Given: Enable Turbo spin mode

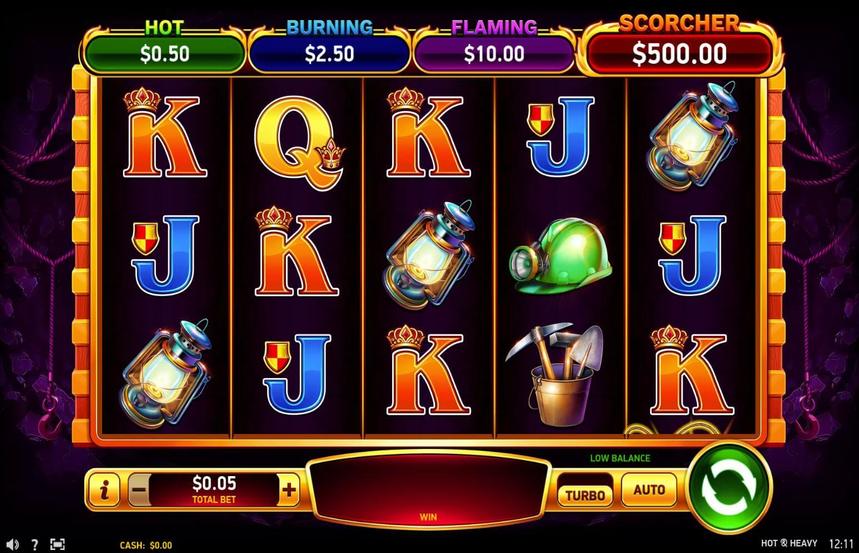Looking at the screenshot, I should click(x=586, y=494).
